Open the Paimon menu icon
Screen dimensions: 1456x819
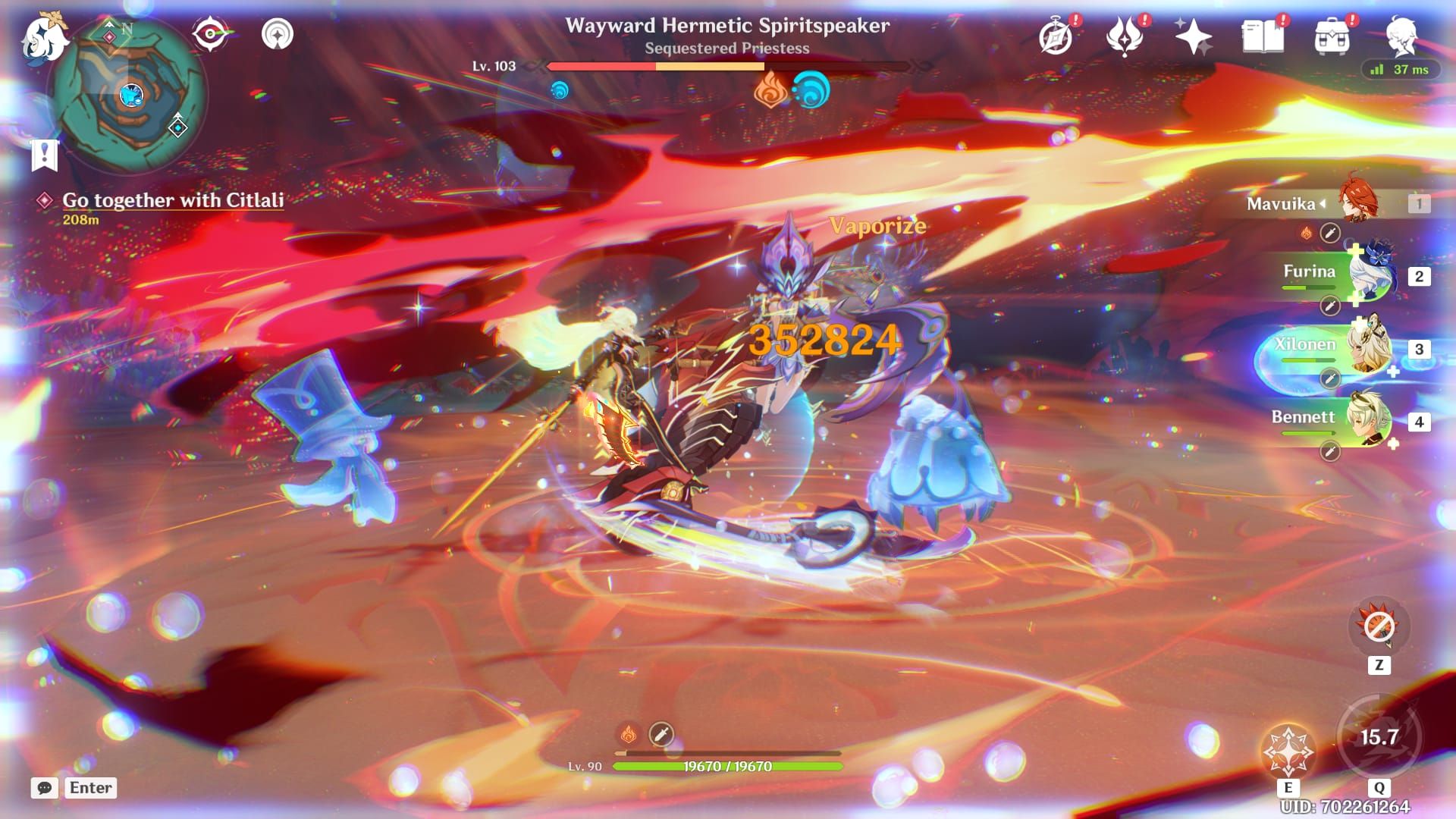click(43, 36)
